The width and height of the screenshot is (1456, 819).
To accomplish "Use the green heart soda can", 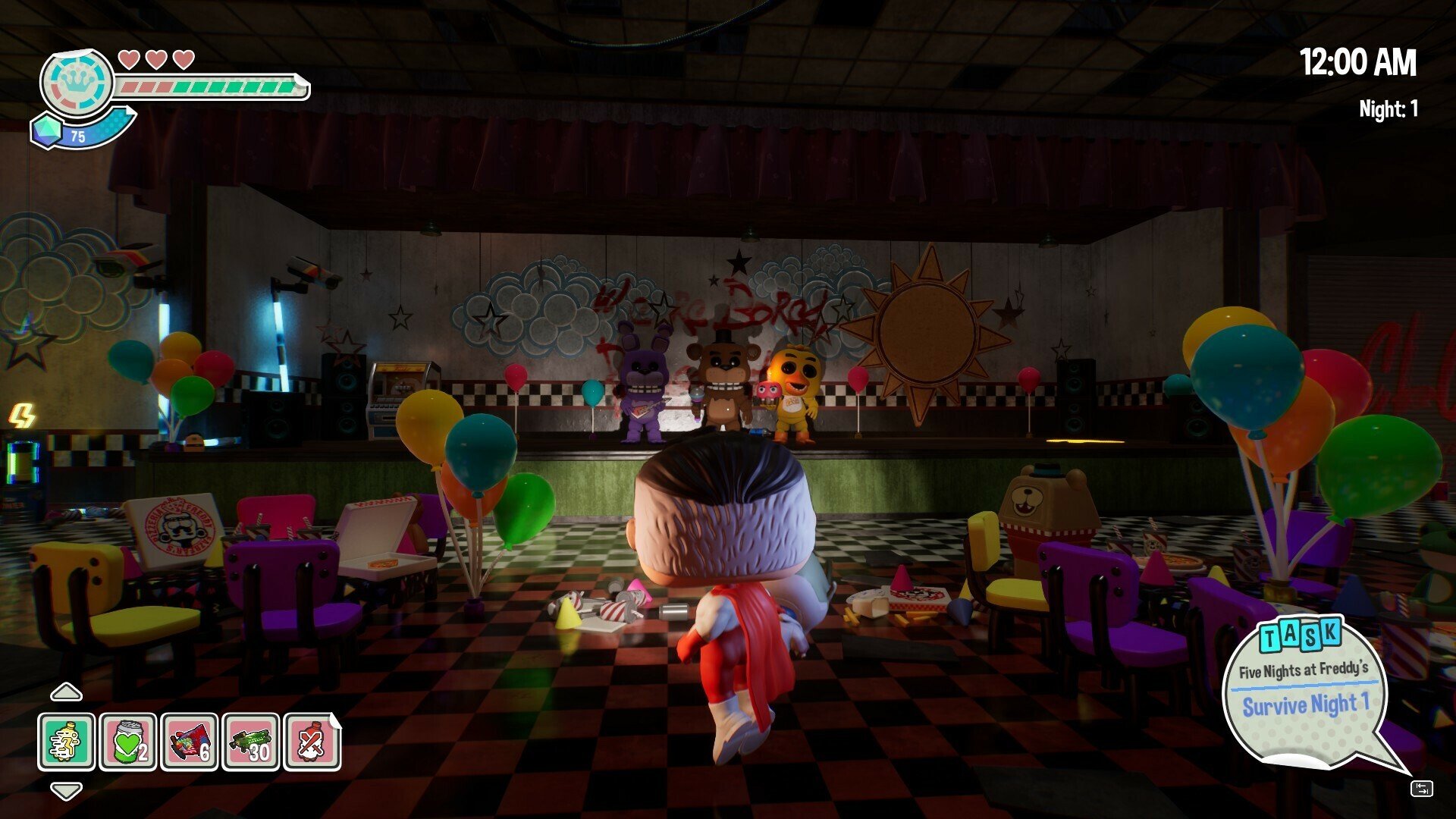I will [128, 742].
